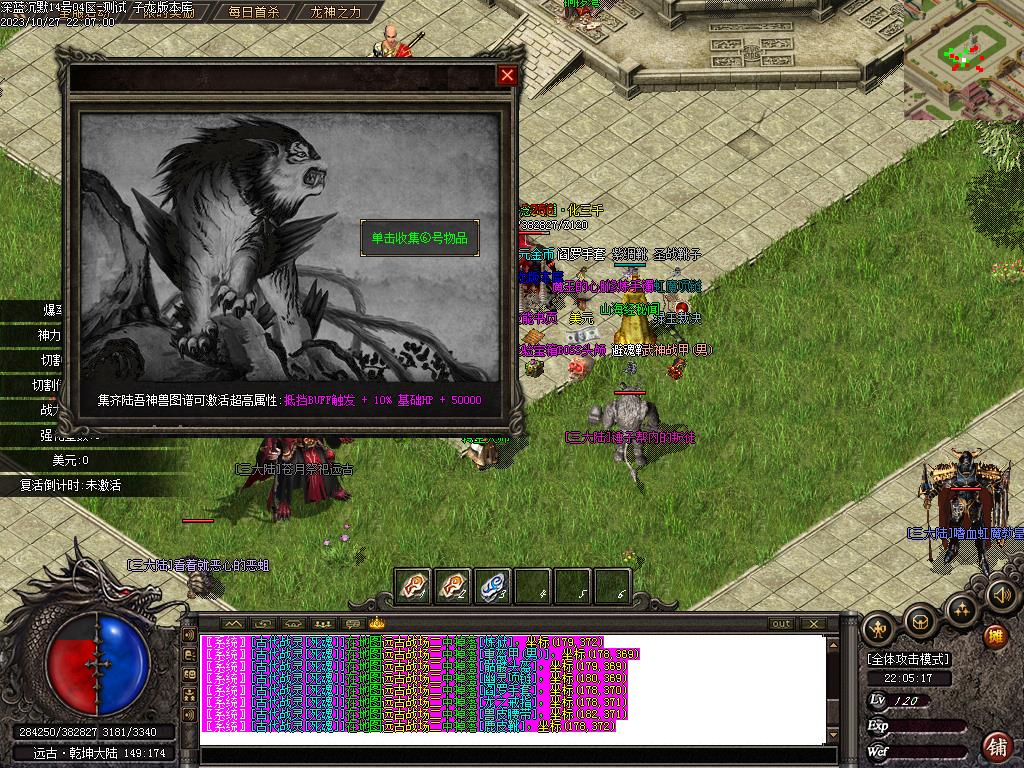1024x768 pixels.
Task: Click the crown icon on chat toolbar
Action: point(377,624)
